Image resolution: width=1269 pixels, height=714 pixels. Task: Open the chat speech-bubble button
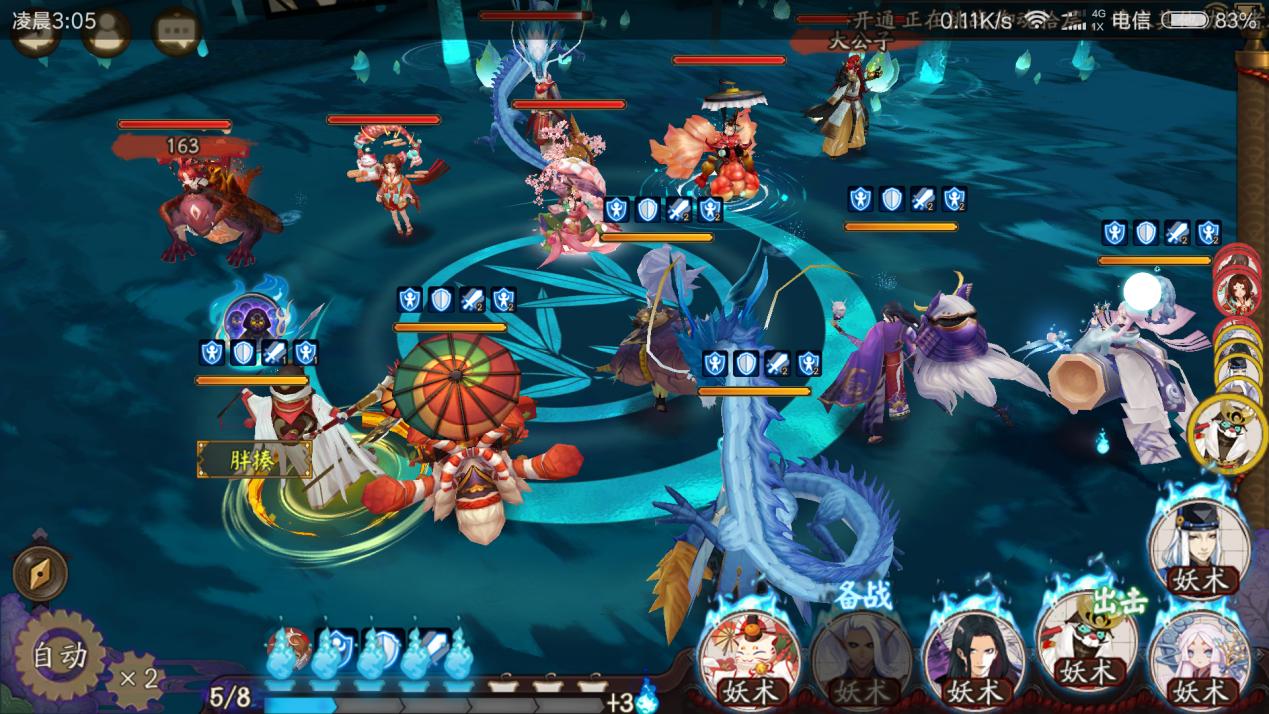point(177,32)
